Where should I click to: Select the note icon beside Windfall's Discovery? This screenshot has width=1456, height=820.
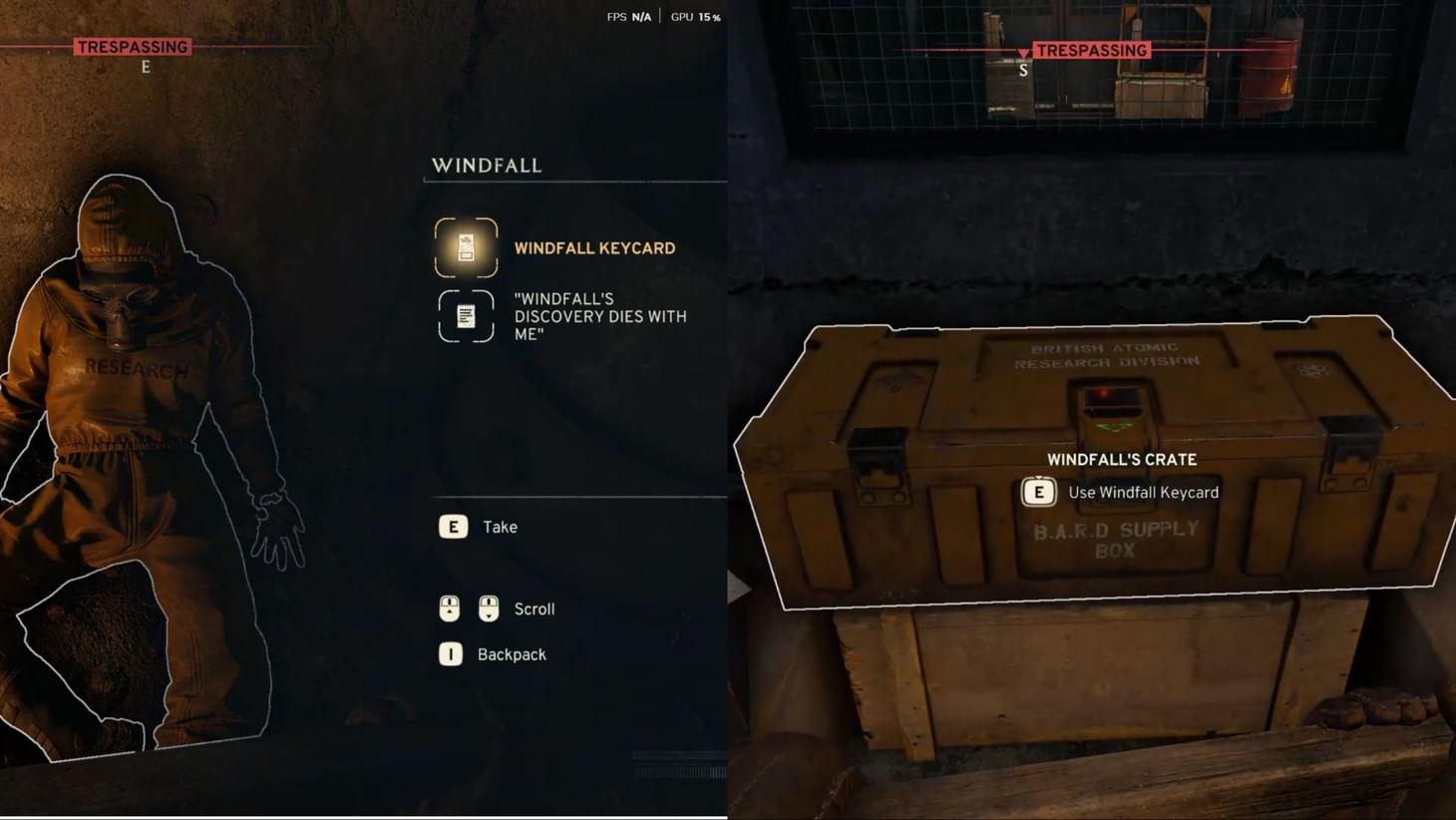pos(465,316)
